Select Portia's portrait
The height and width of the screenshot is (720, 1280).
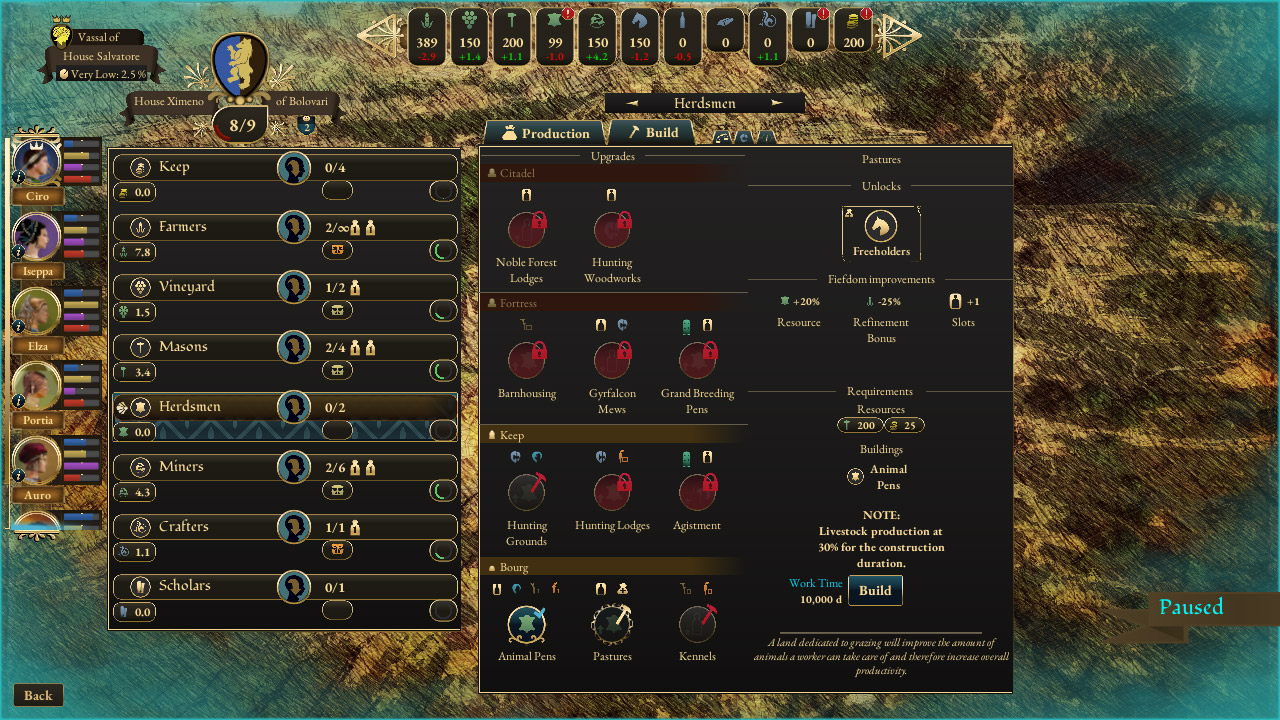coord(38,386)
